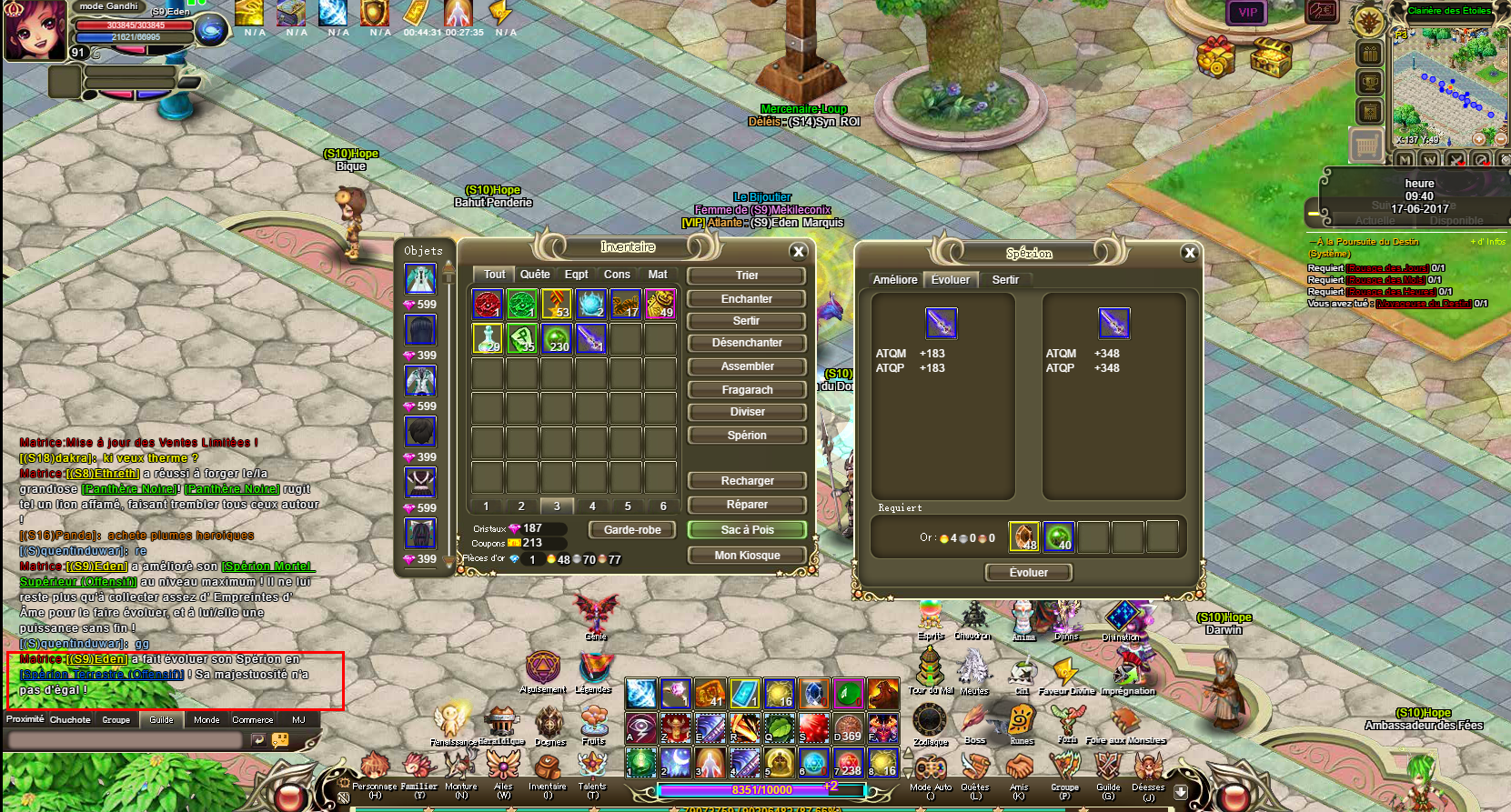Repair gear with the Réparer button
Screen dimensions: 1511x812
747,505
